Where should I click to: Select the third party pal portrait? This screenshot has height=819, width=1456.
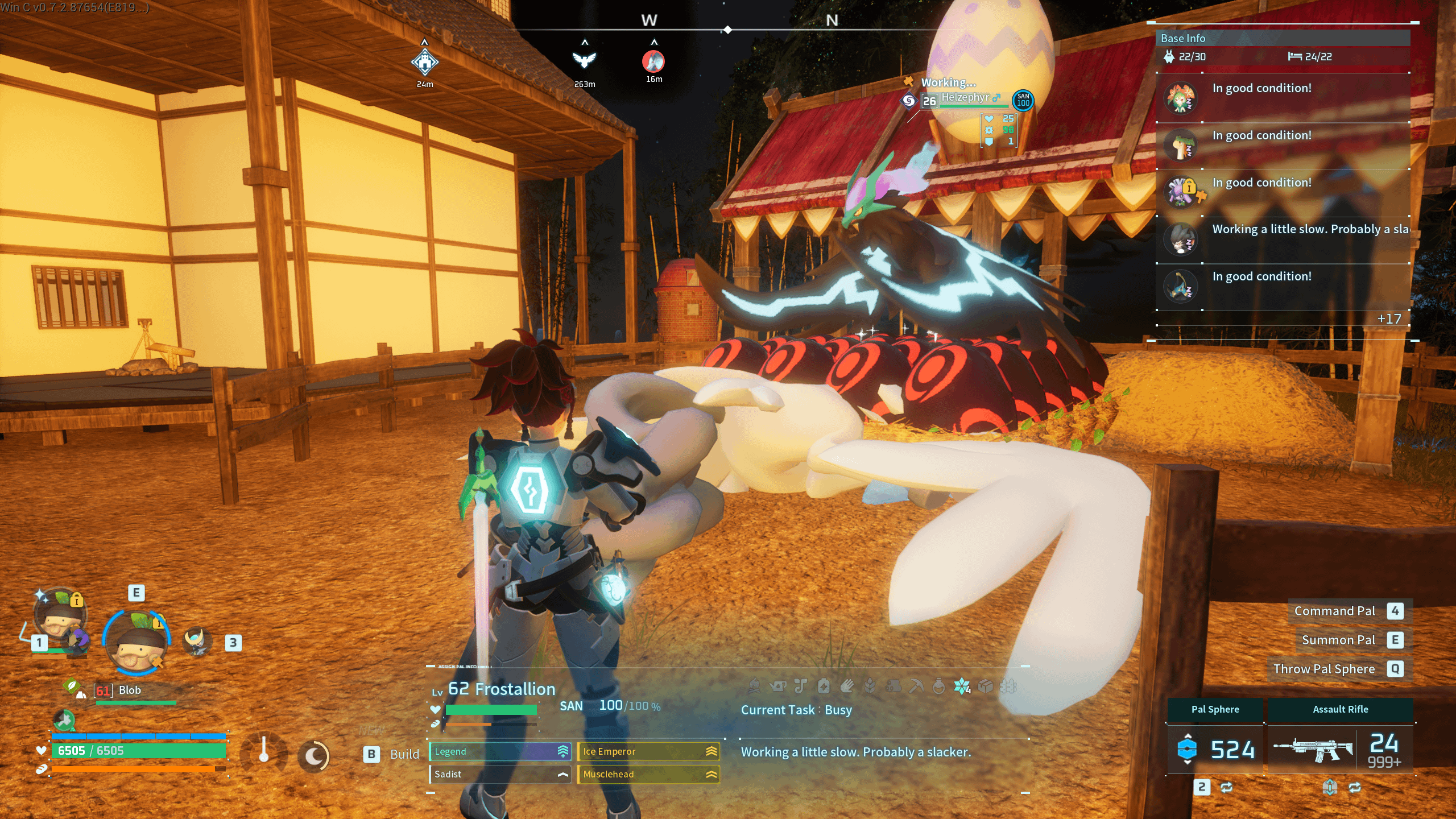click(x=197, y=642)
